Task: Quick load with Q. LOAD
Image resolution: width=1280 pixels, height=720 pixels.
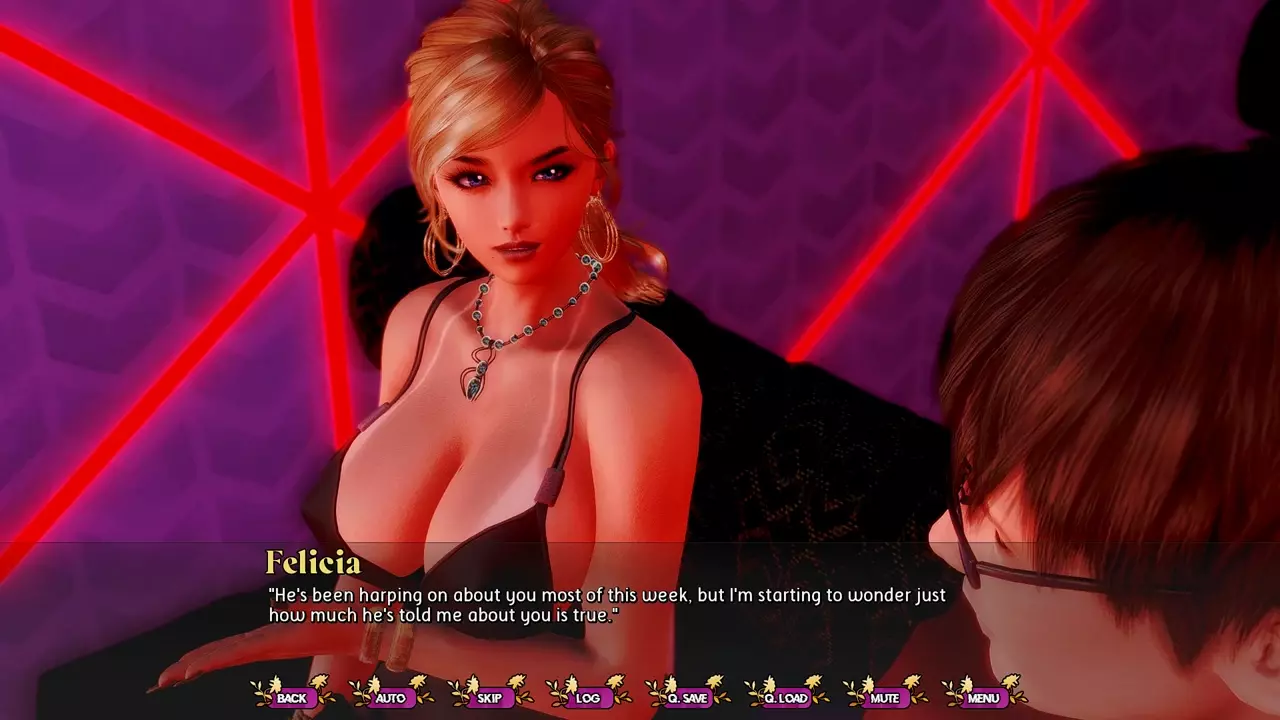Action: click(x=786, y=698)
